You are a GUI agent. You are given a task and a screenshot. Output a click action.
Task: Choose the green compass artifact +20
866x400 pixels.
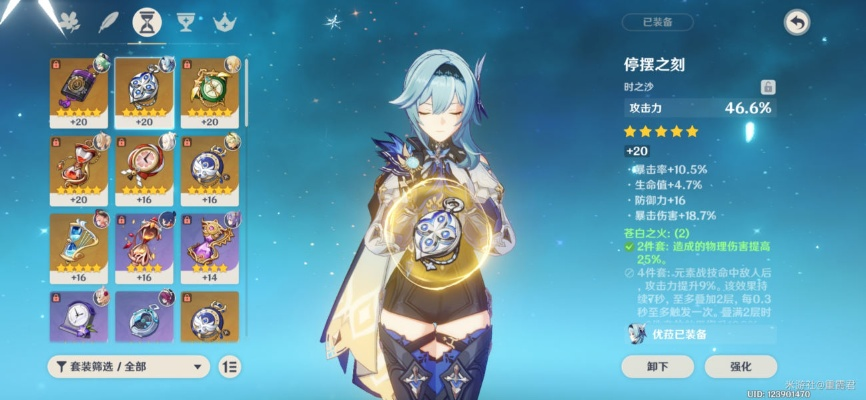point(209,91)
